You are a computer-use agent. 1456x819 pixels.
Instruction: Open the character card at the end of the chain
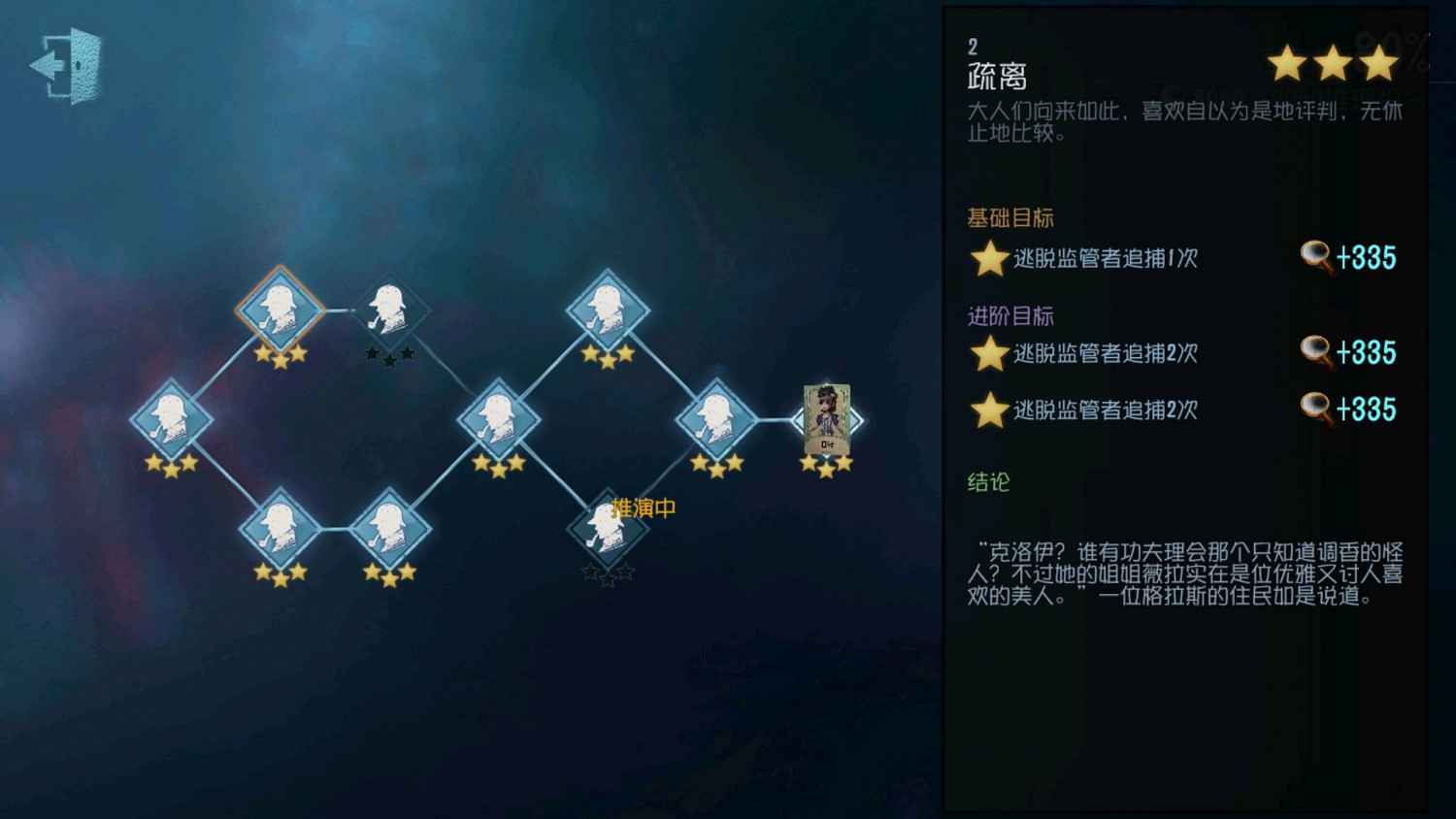[826, 419]
